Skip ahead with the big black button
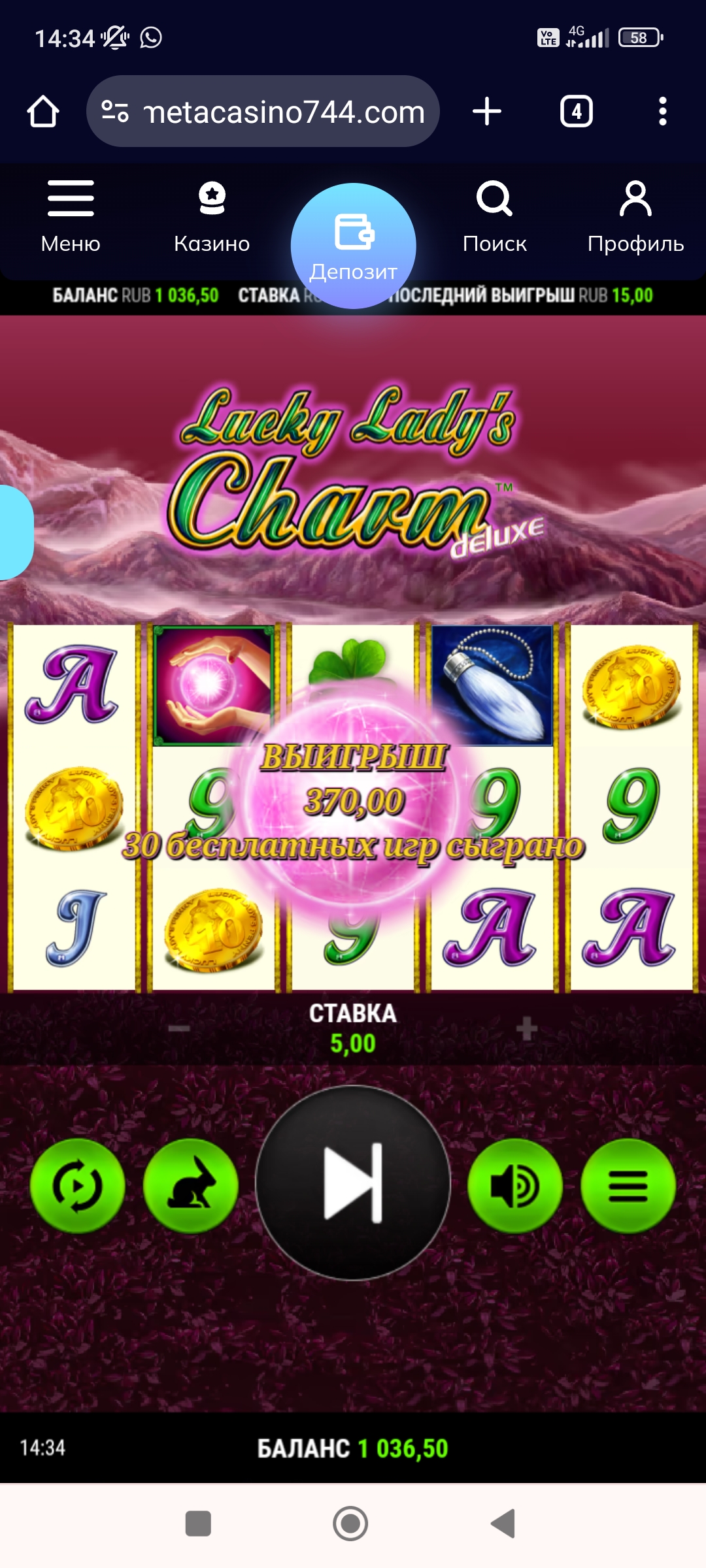This screenshot has width=706, height=1568. pos(353,1183)
